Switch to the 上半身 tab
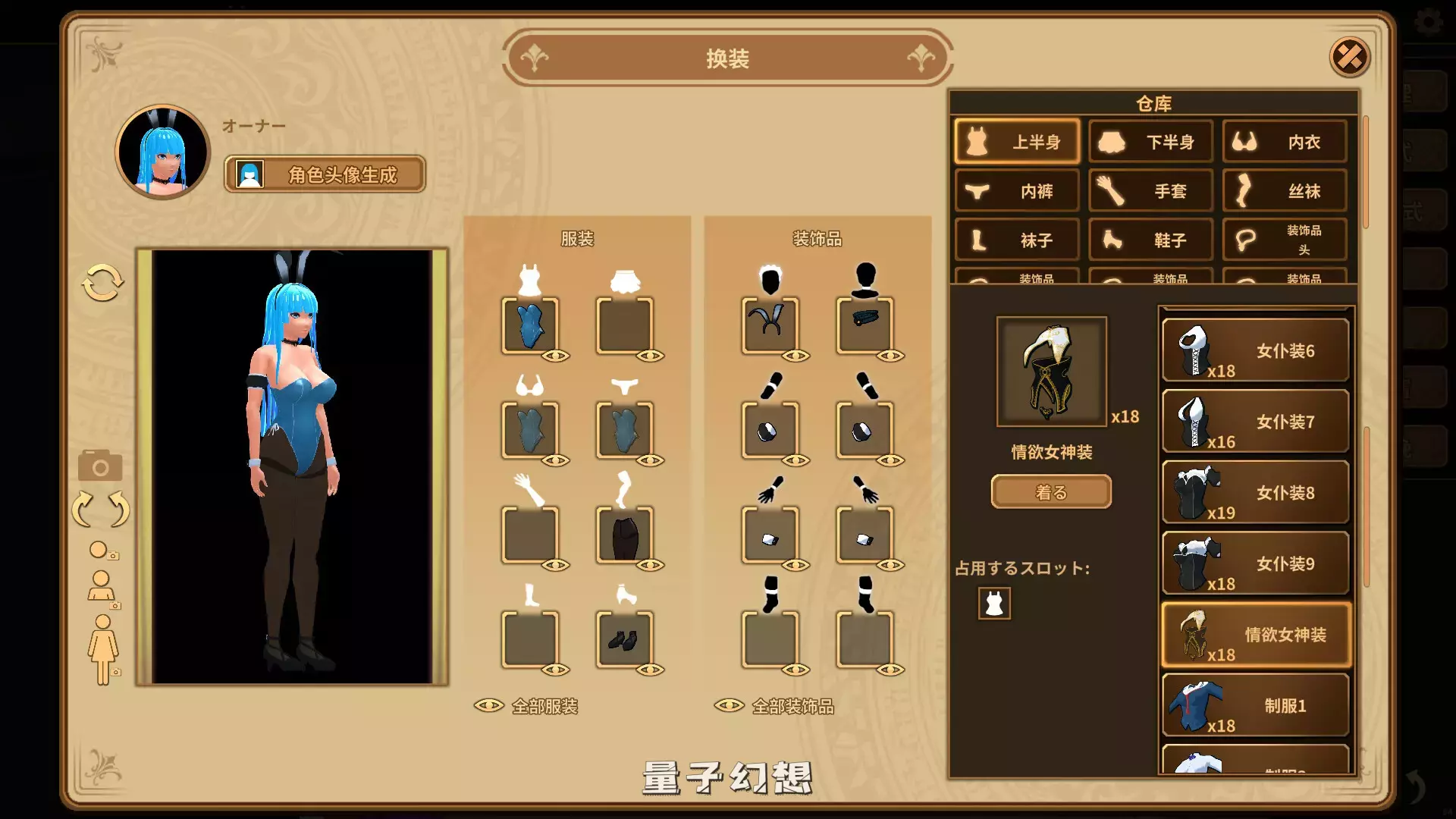 1016,142
